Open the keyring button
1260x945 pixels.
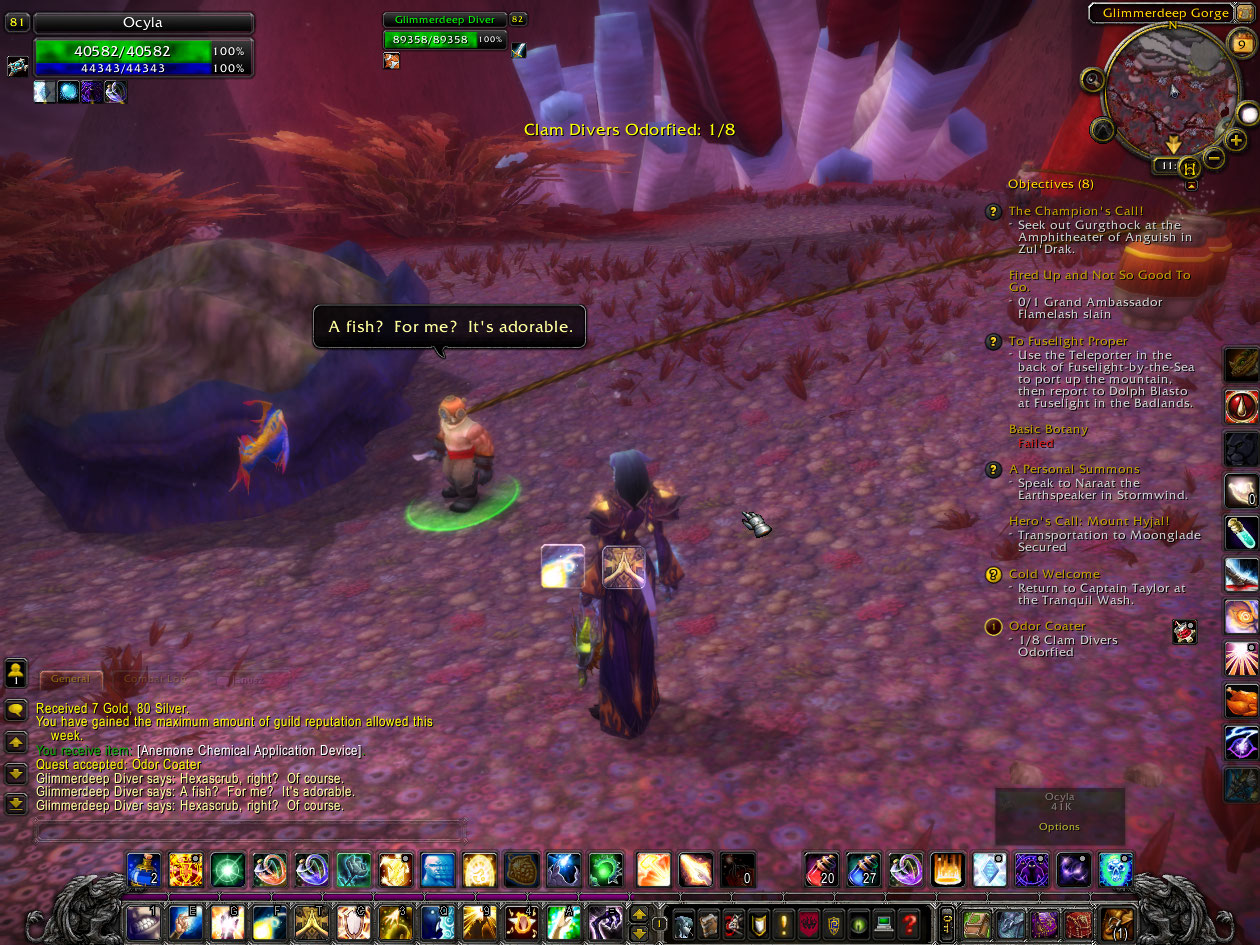(946, 922)
